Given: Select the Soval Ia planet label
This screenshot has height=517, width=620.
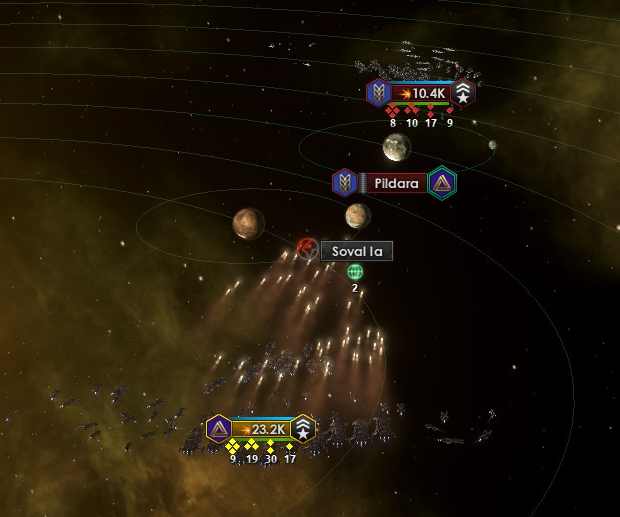Looking at the screenshot, I should [x=357, y=251].
